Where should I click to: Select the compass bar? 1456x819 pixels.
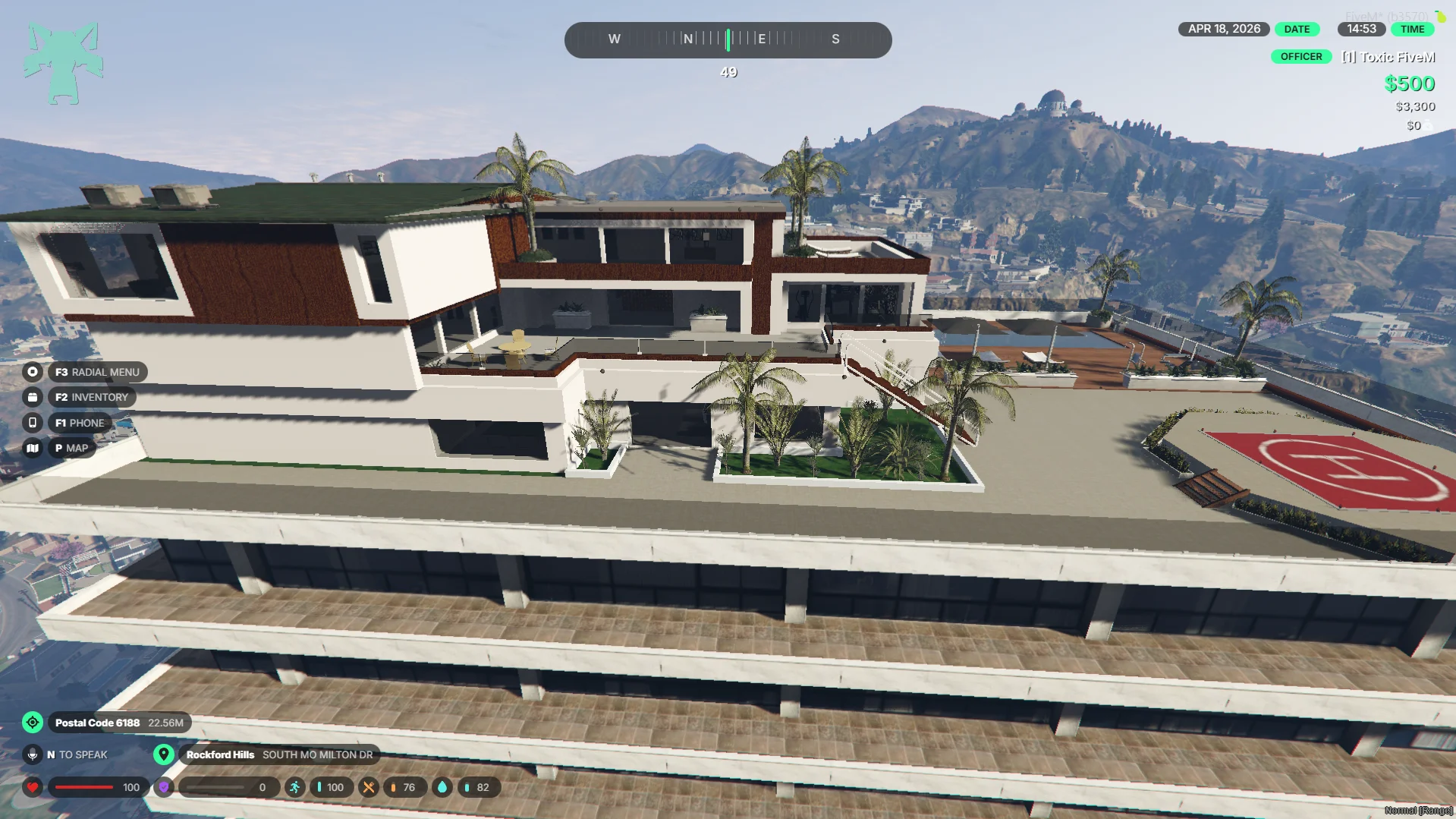728,39
